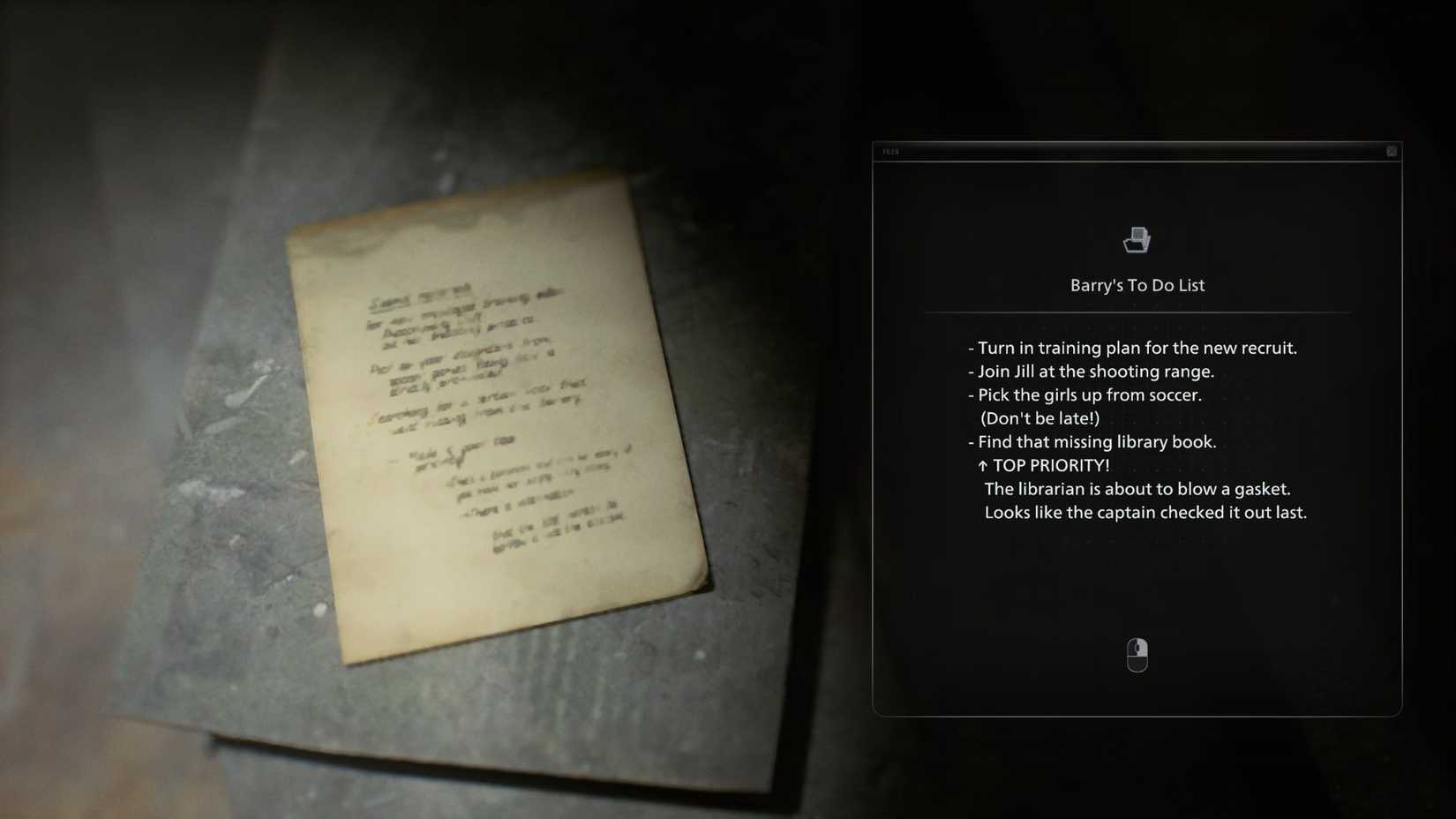Click the librarian gasket note text
Screen dimensions: 1456x819
[x=1138, y=489]
